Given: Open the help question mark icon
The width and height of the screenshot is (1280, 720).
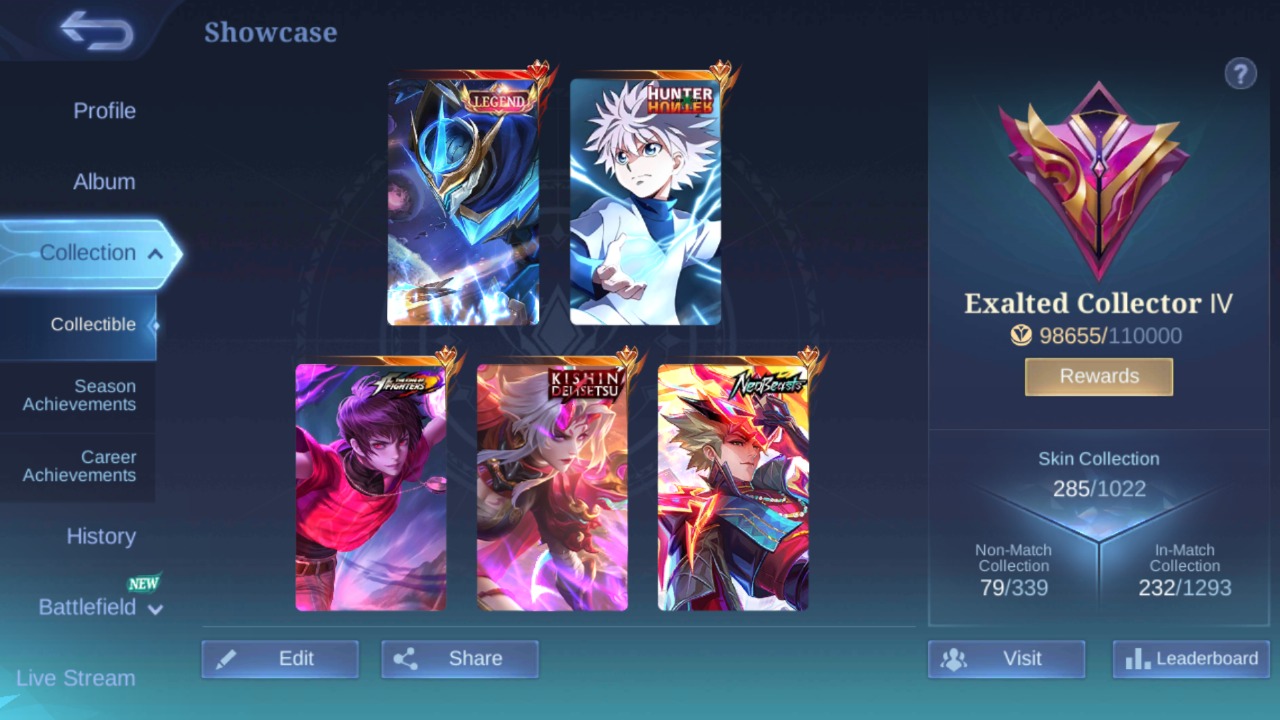Looking at the screenshot, I should [x=1240, y=73].
